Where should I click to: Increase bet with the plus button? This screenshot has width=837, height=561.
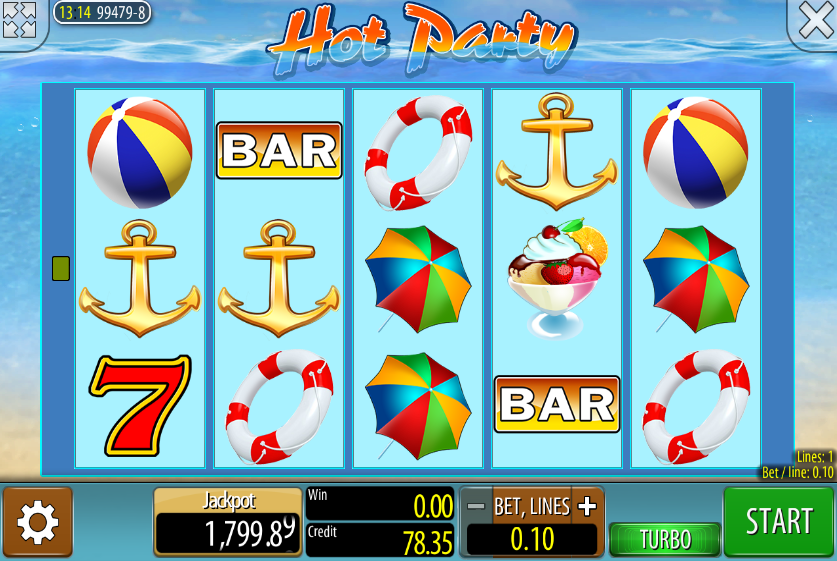click(587, 506)
